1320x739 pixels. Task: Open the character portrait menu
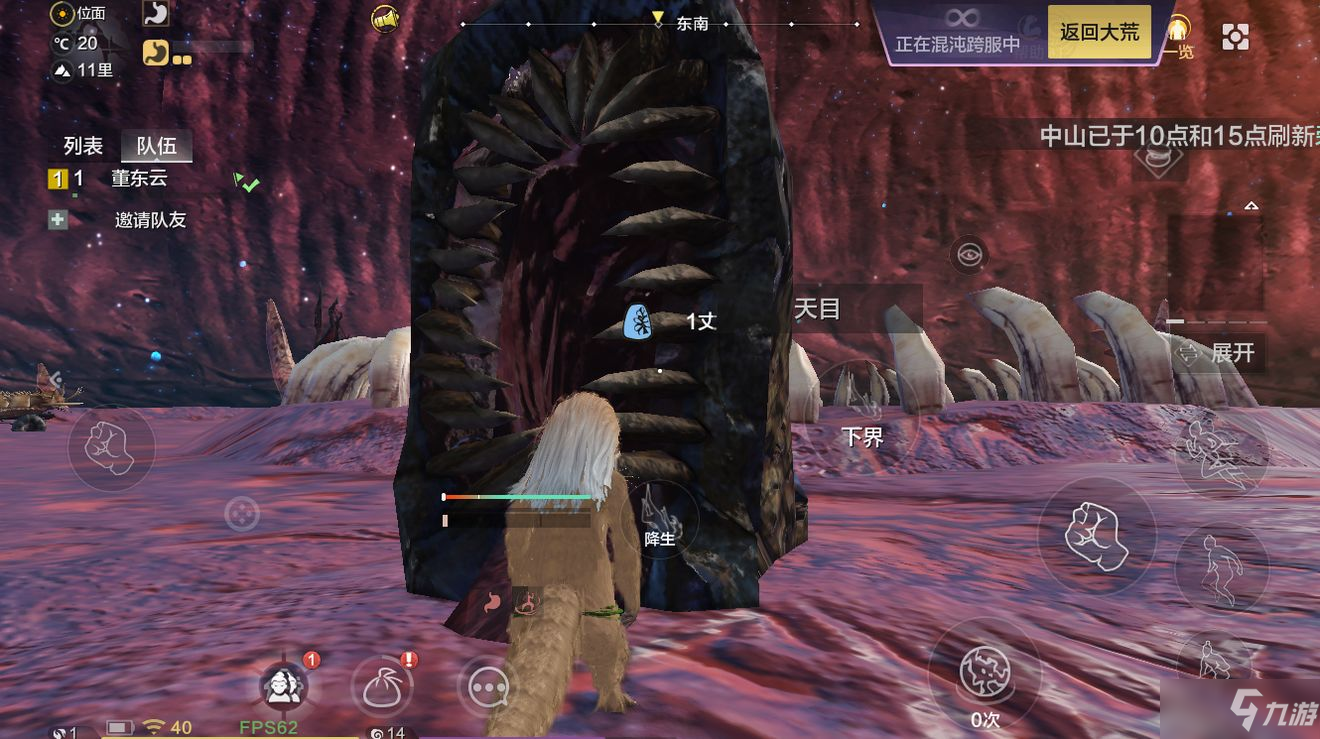[283, 687]
